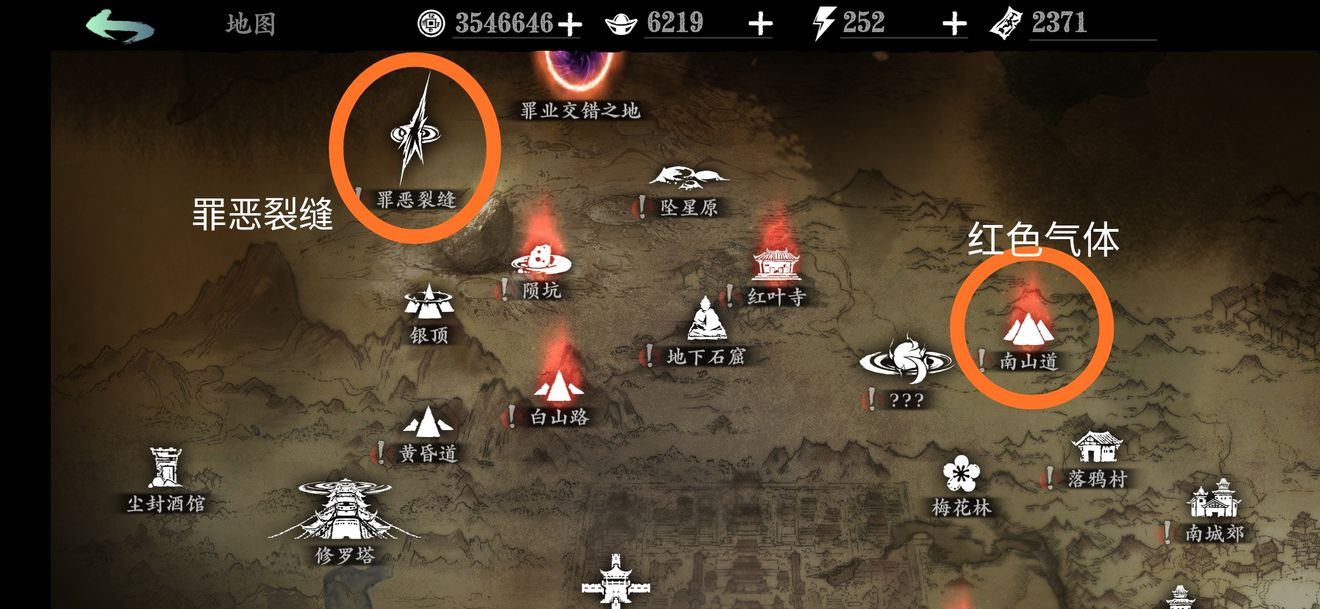Image resolution: width=1320 pixels, height=609 pixels.
Task: Select the 坠星原 map marker
Action: [689, 180]
